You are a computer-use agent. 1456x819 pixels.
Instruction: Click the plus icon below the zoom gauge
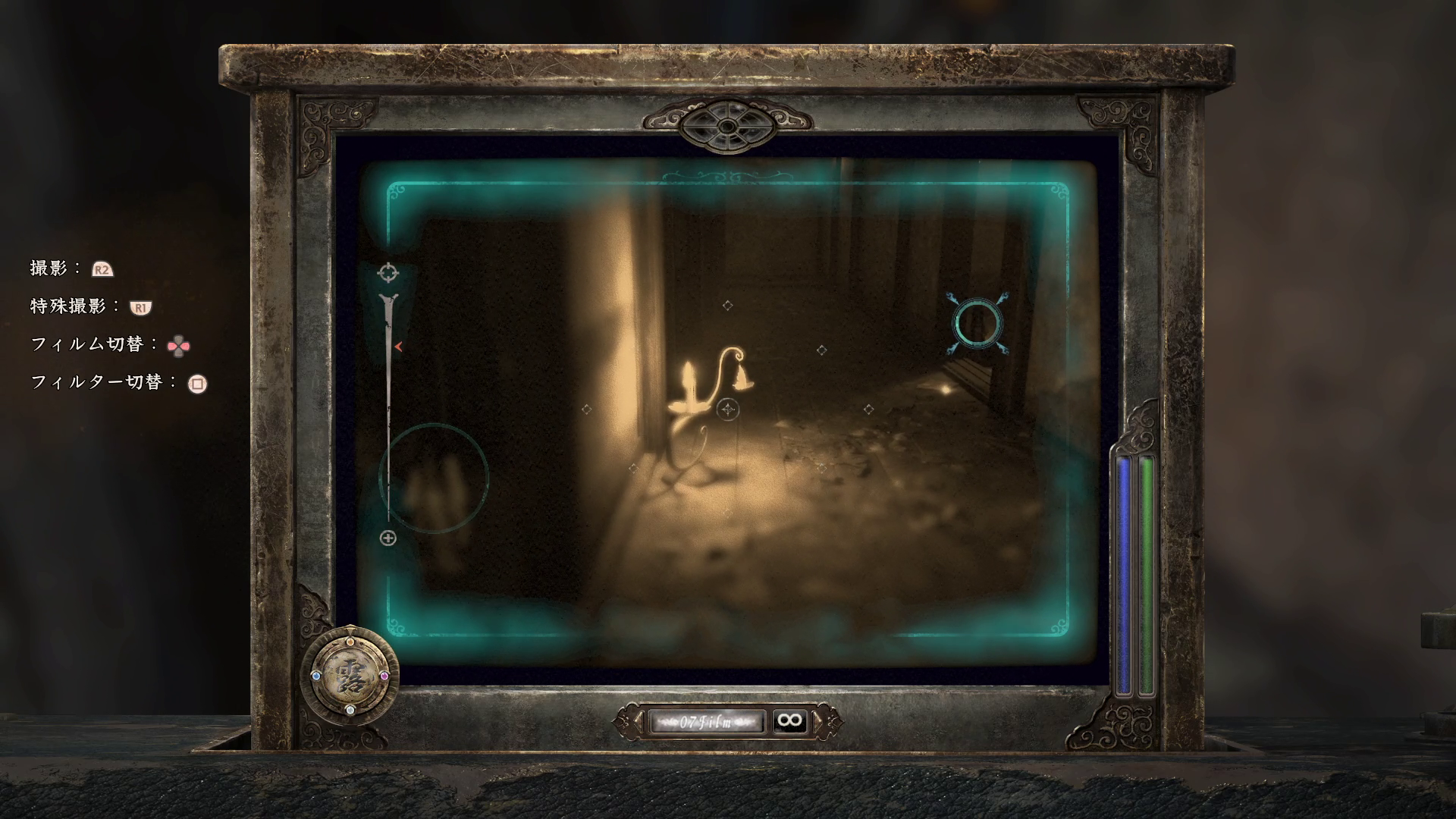pos(388,538)
